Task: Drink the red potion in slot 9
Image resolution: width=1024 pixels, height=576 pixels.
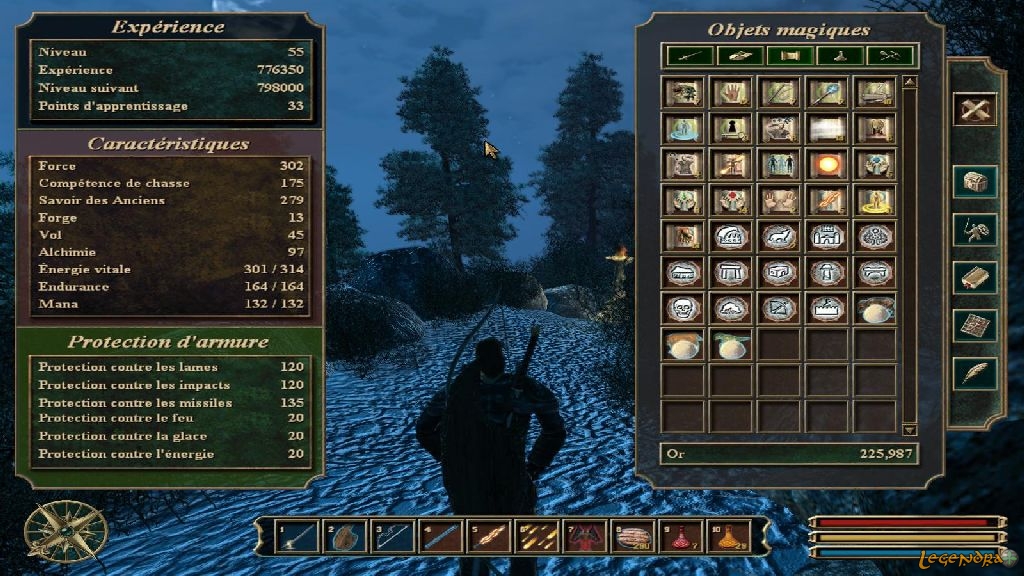Action: coord(681,537)
